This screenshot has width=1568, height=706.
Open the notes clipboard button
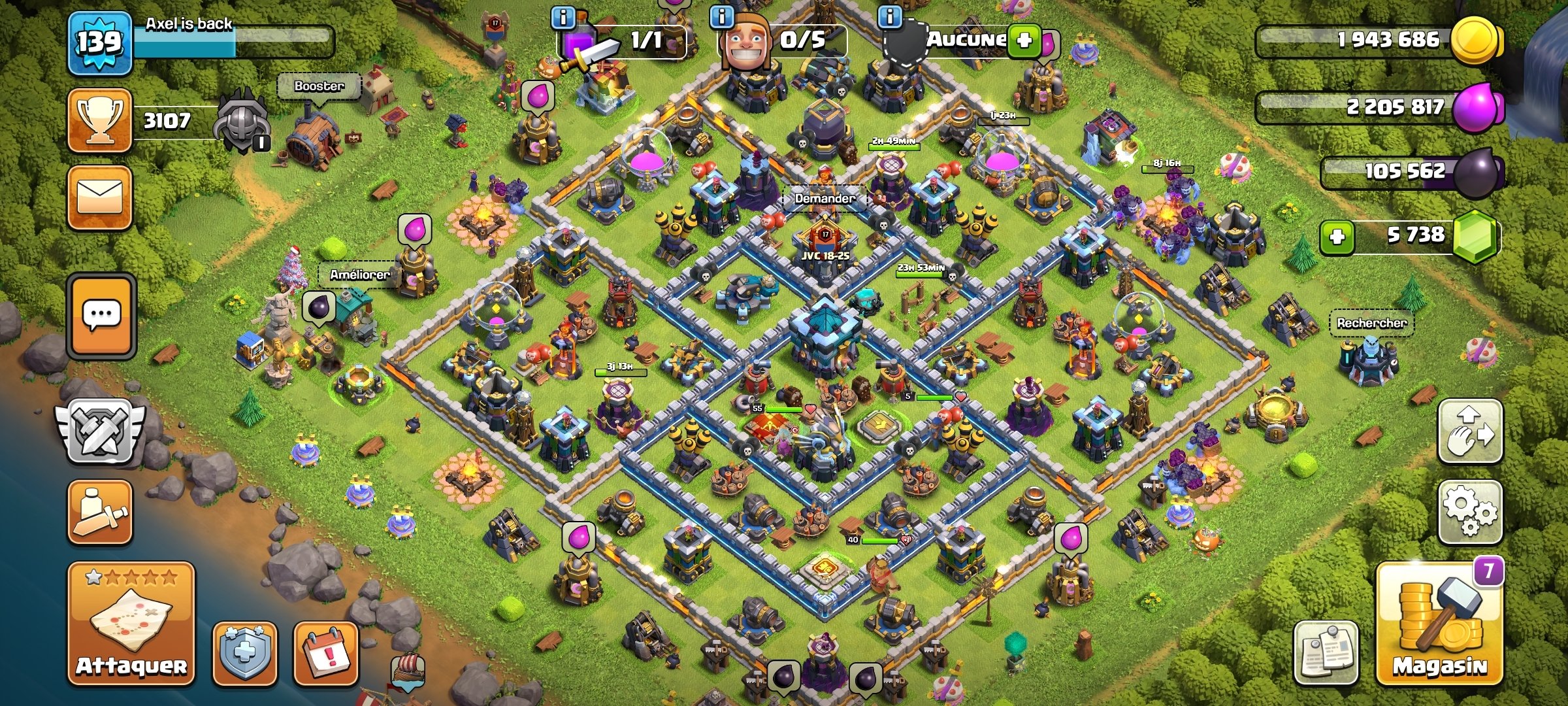[x=1326, y=652]
